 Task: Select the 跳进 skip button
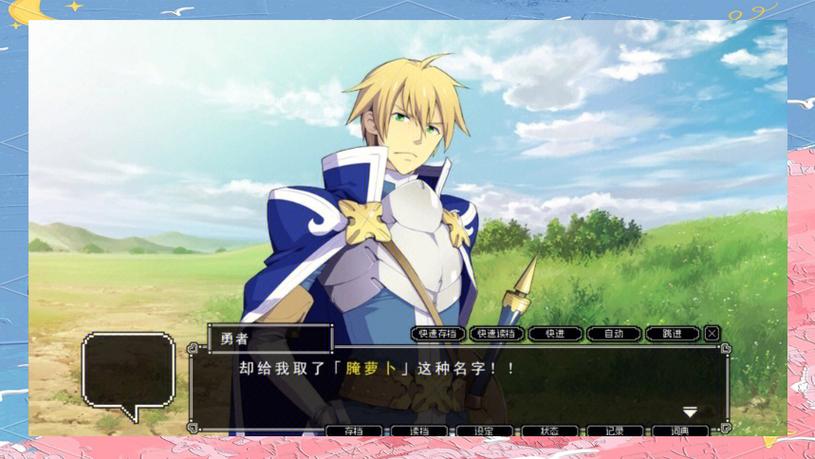coord(671,334)
